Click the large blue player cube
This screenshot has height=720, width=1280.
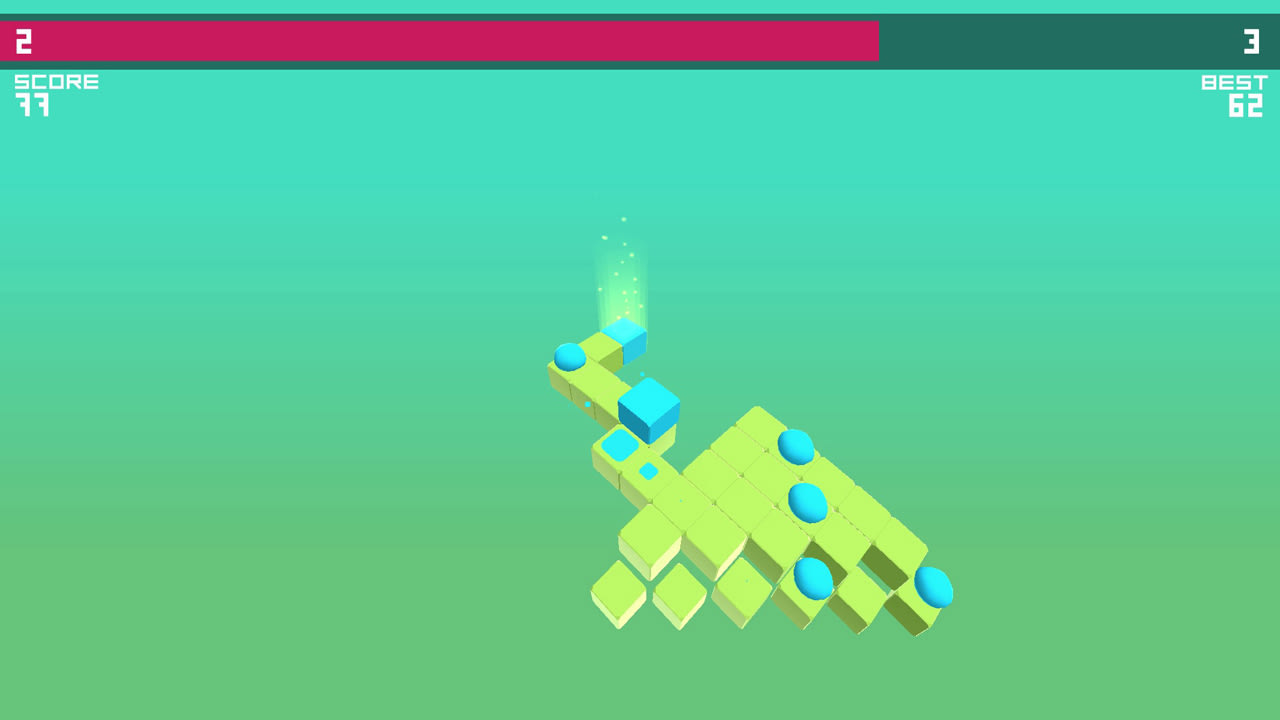point(648,413)
